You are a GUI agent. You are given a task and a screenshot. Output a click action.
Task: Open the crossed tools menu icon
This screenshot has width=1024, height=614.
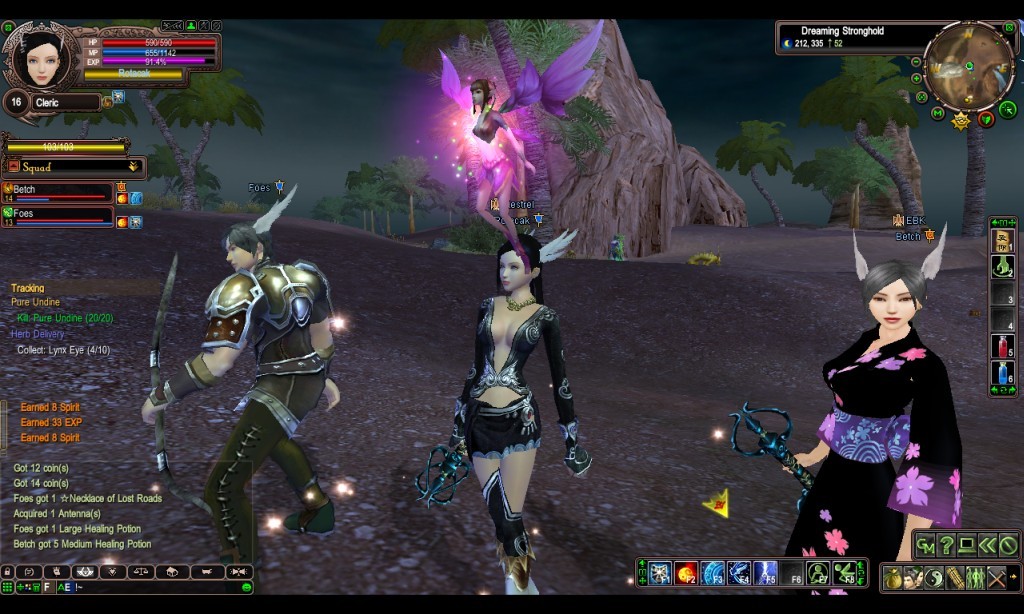coord(996,577)
